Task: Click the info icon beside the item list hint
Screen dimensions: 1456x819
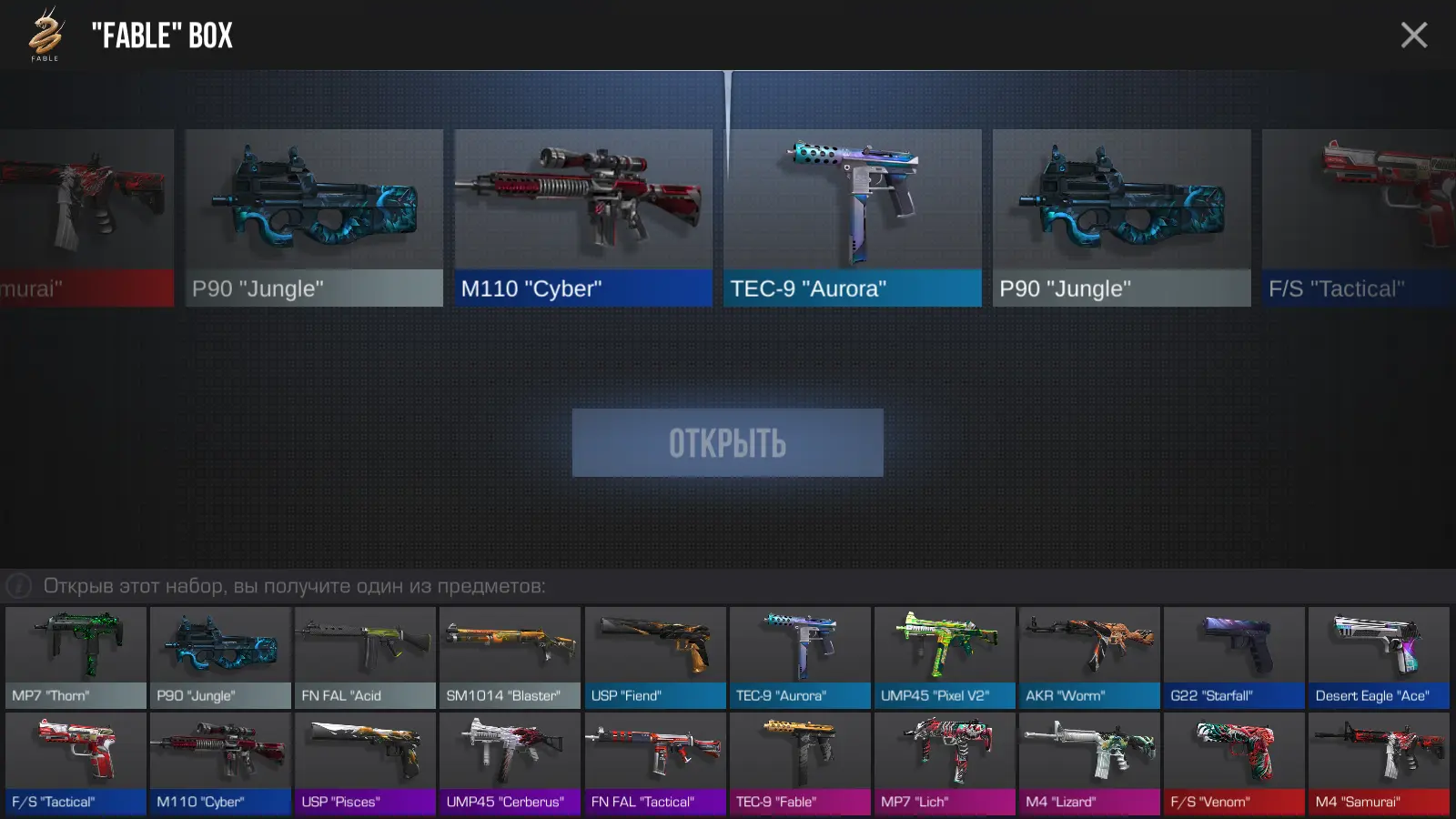Action: (19, 586)
